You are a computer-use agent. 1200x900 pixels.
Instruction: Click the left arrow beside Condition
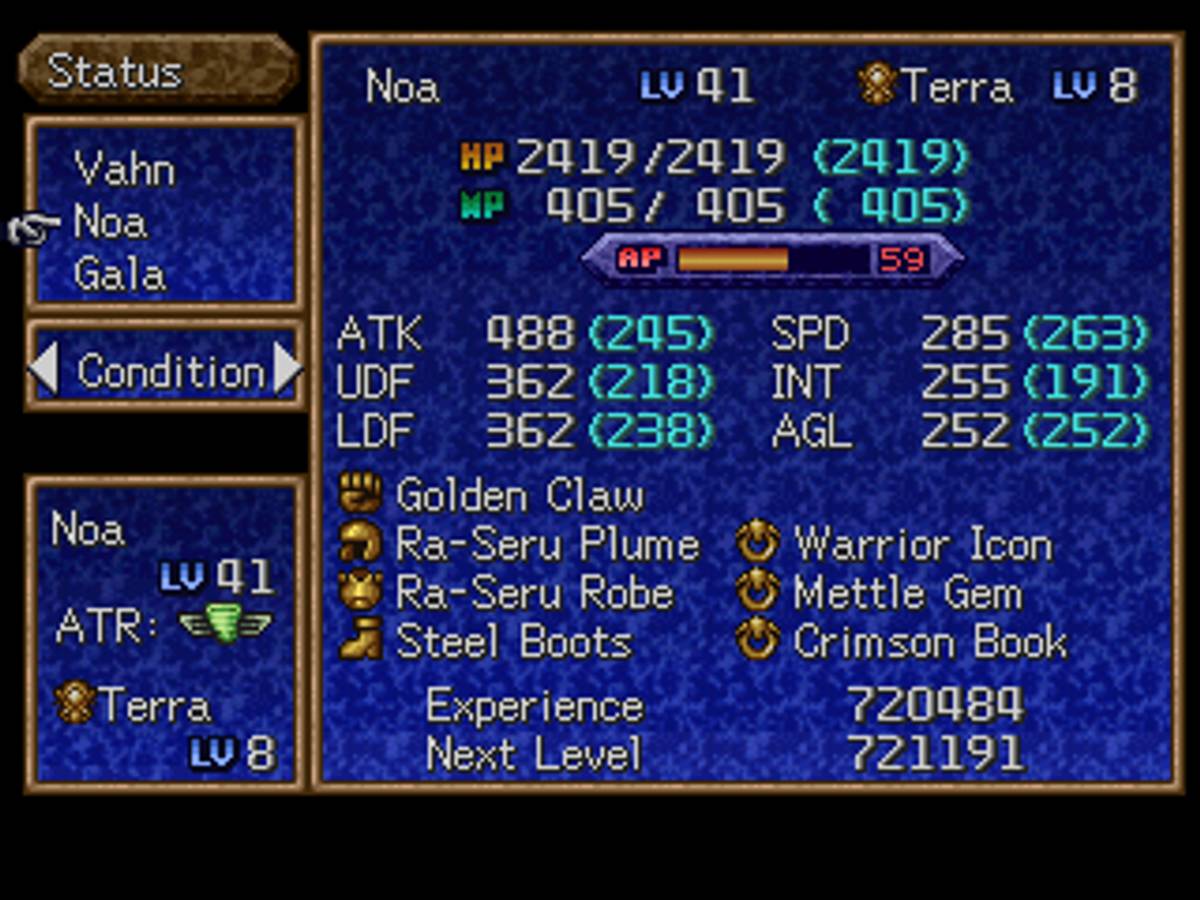(43, 369)
